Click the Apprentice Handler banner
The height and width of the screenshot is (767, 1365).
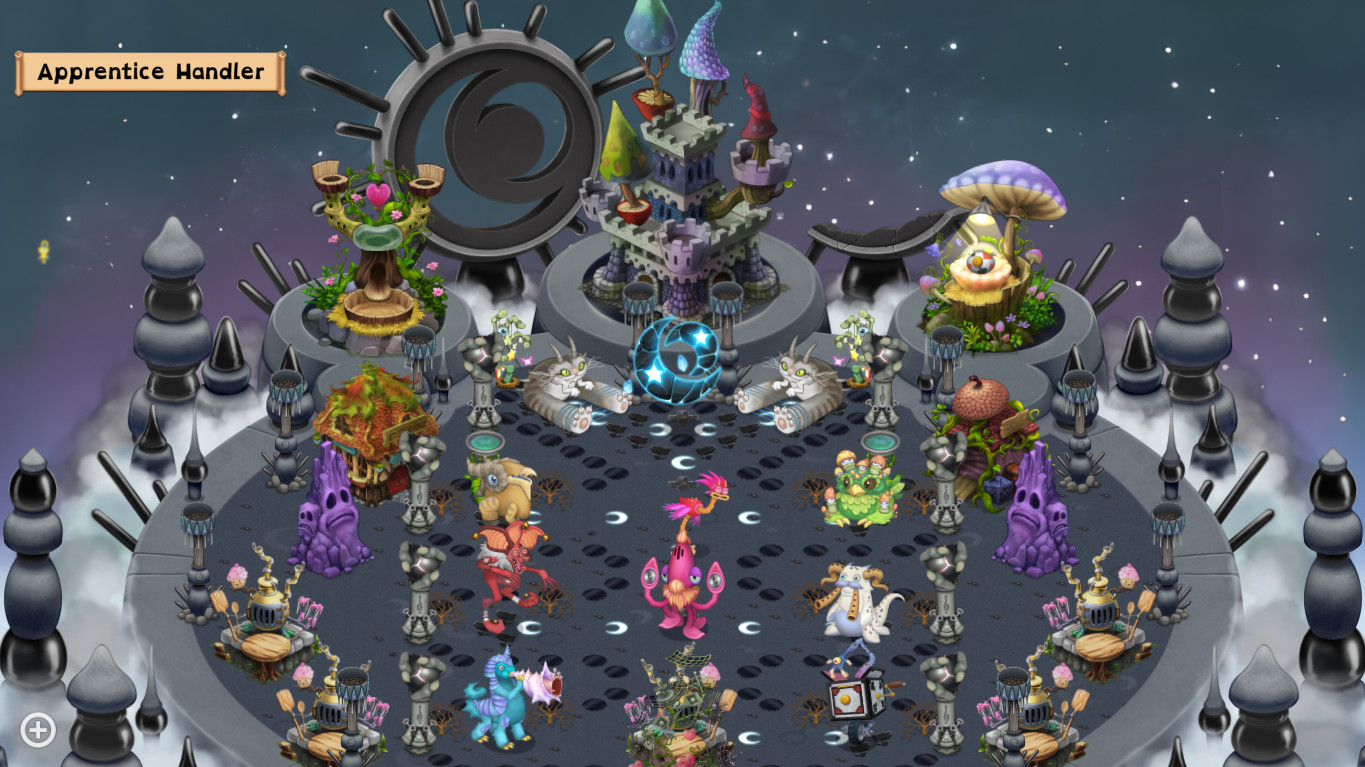point(148,71)
